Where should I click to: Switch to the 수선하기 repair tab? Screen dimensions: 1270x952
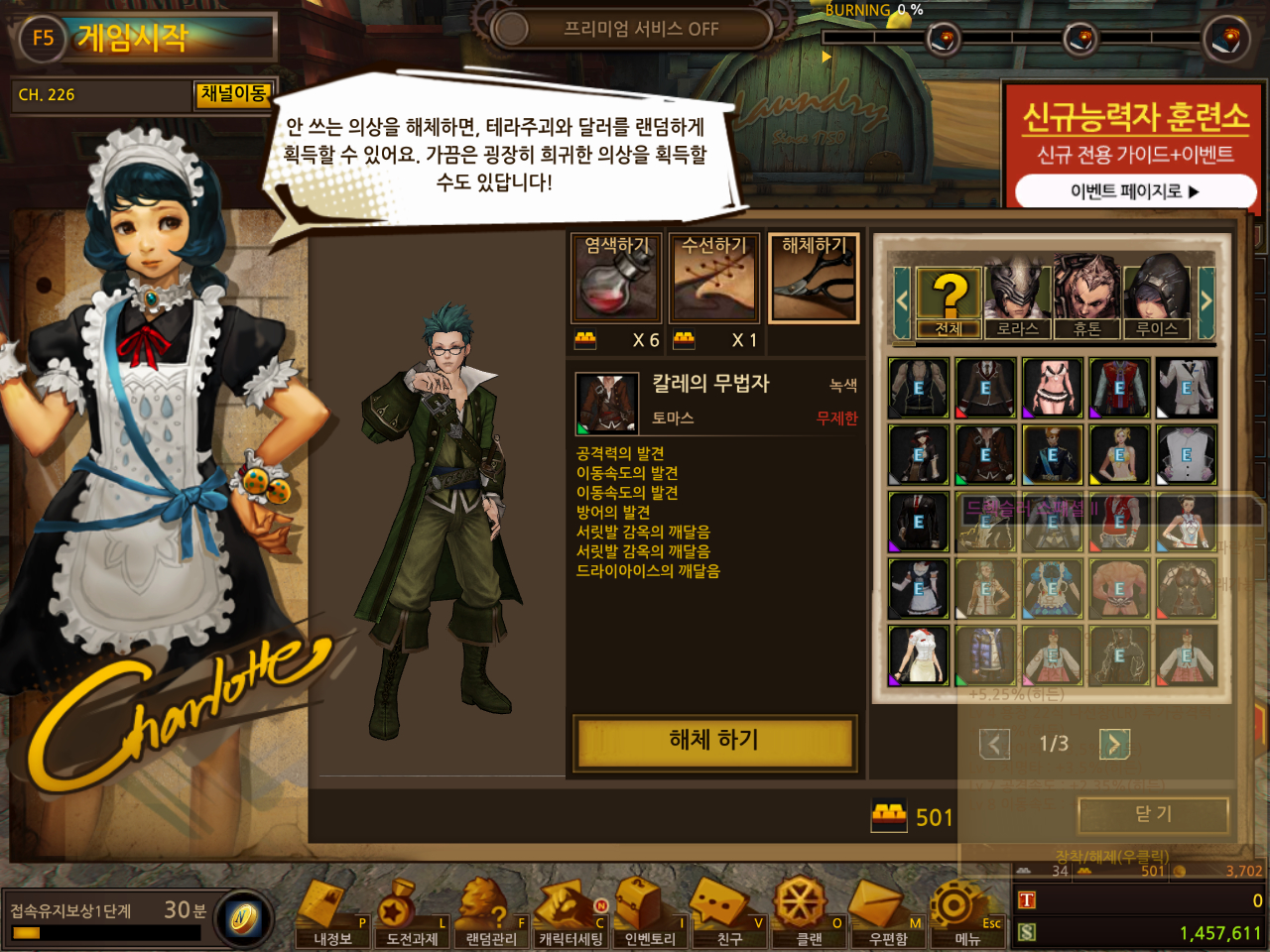tap(714, 279)
